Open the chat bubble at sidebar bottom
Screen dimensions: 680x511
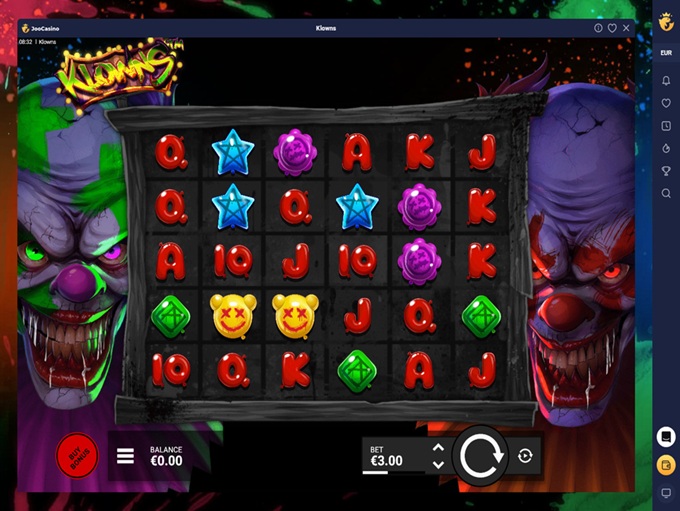tap(666, 493)
